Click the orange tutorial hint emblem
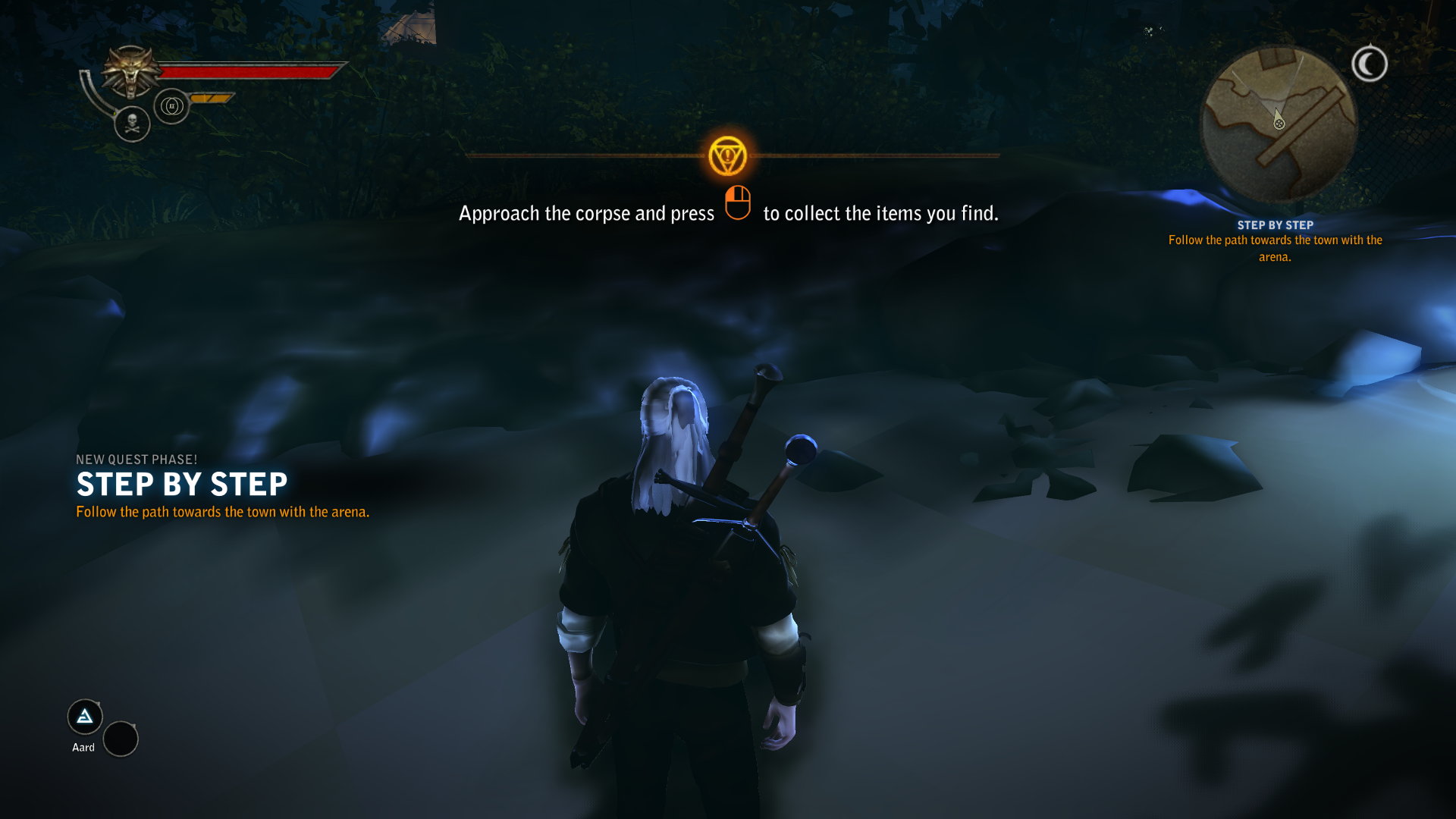This screenshot has height=819, width=1456. coord(728,156)
